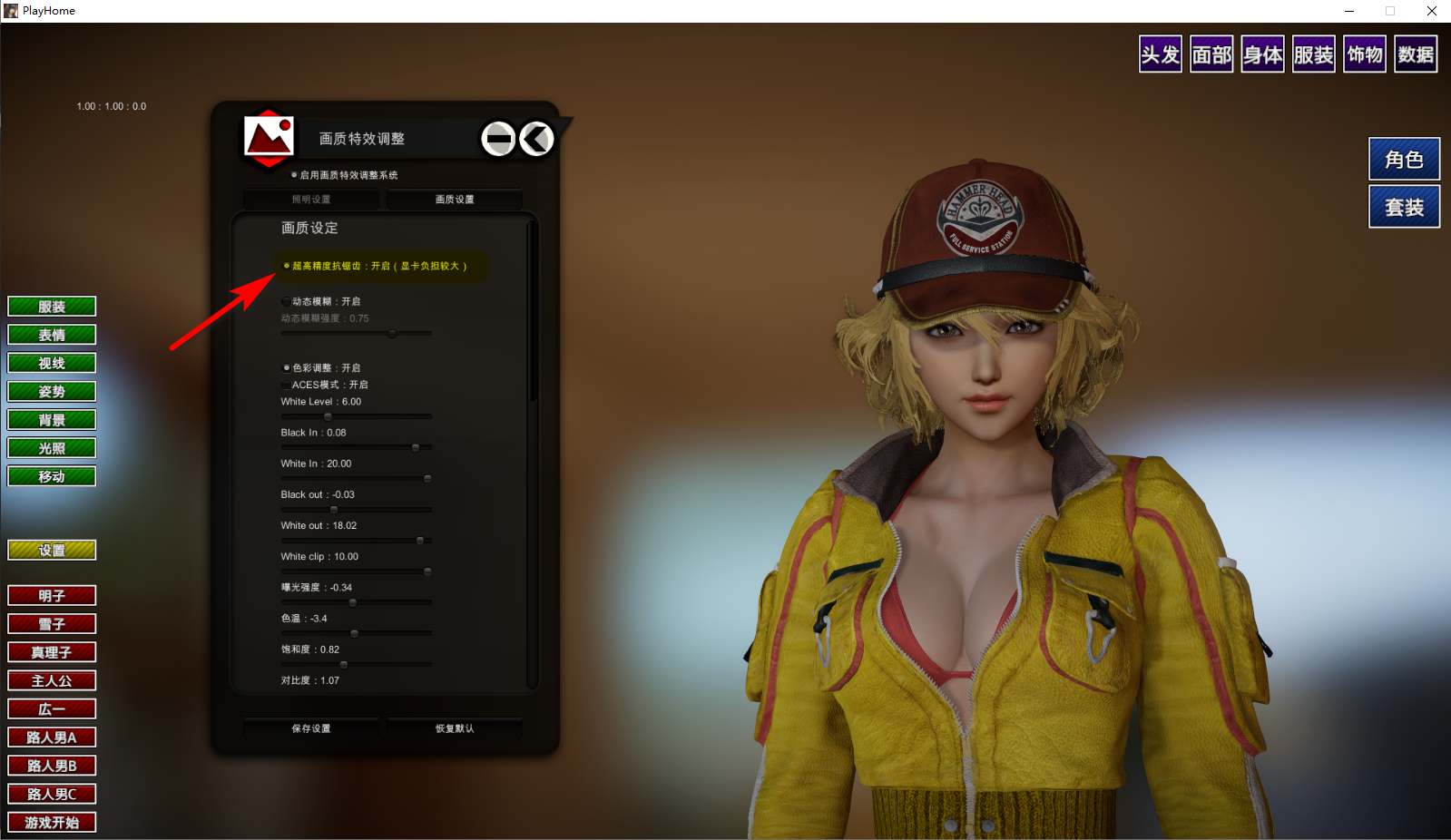
Task: Open the green 表情 expression menu
Action: tap(52, 335)
